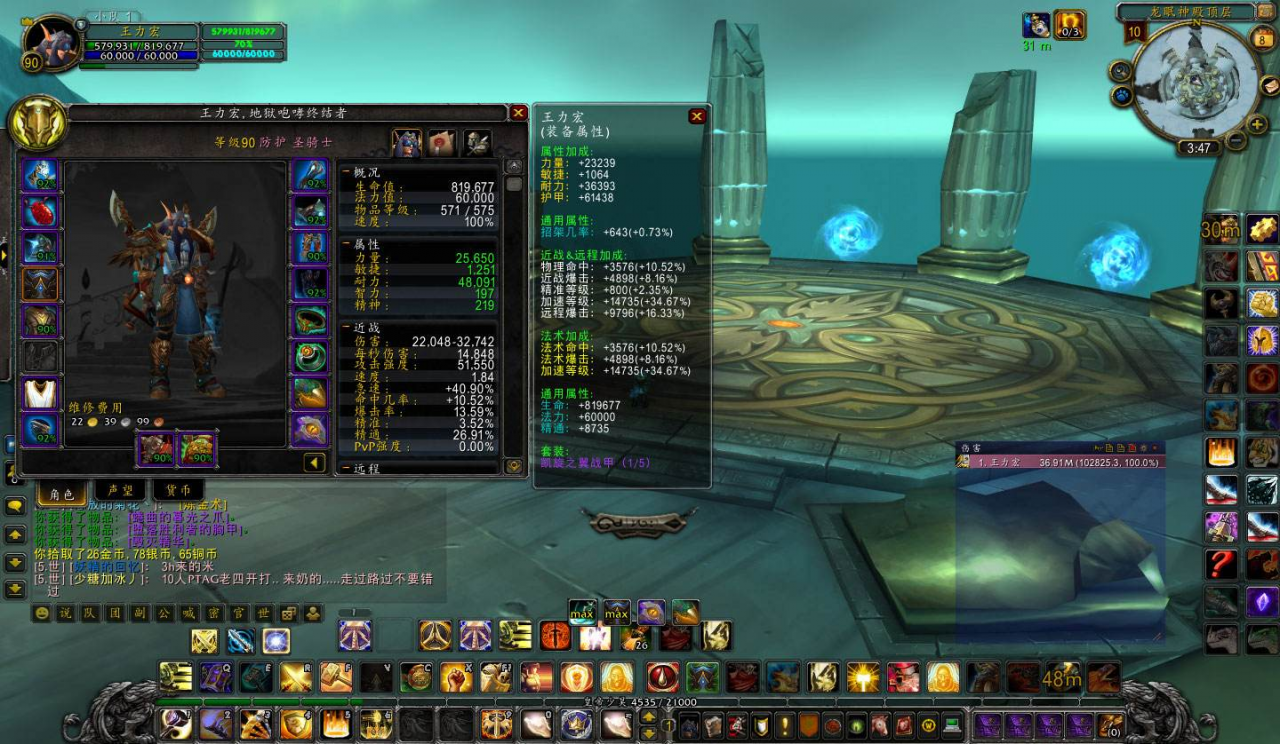
Task: Zoom out the minimap with minus button
Action: (x=1236, y=141)
